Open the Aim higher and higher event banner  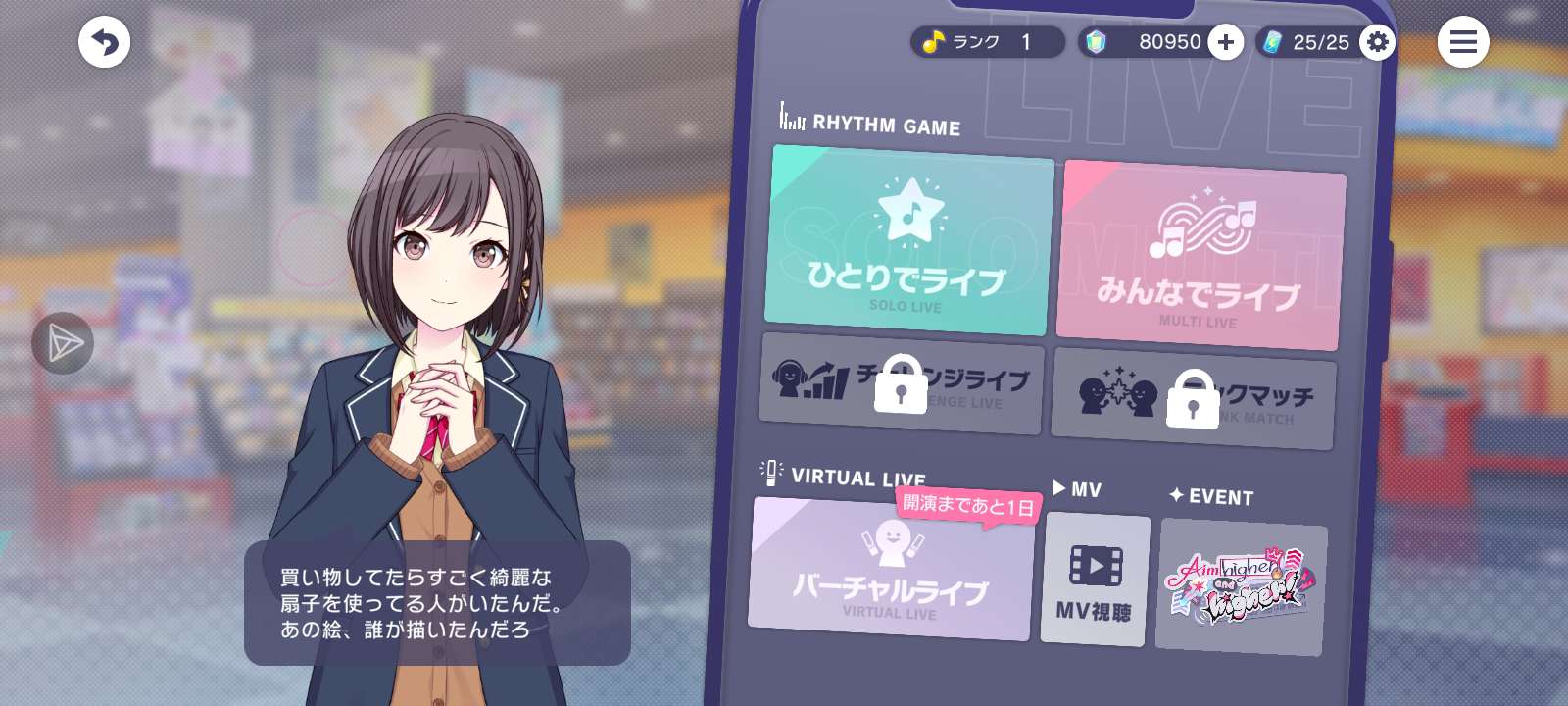(x=1241, y=586)
